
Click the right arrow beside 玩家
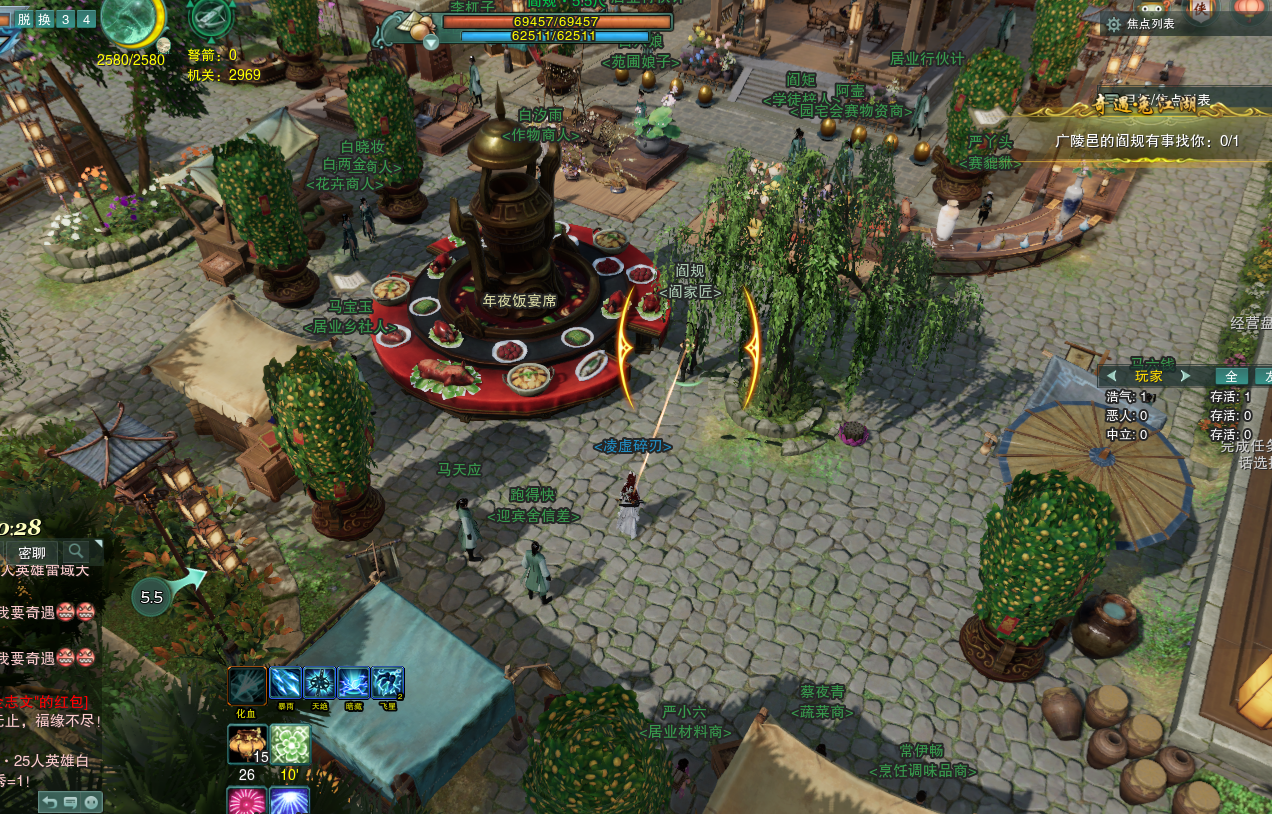[1186, 376]
